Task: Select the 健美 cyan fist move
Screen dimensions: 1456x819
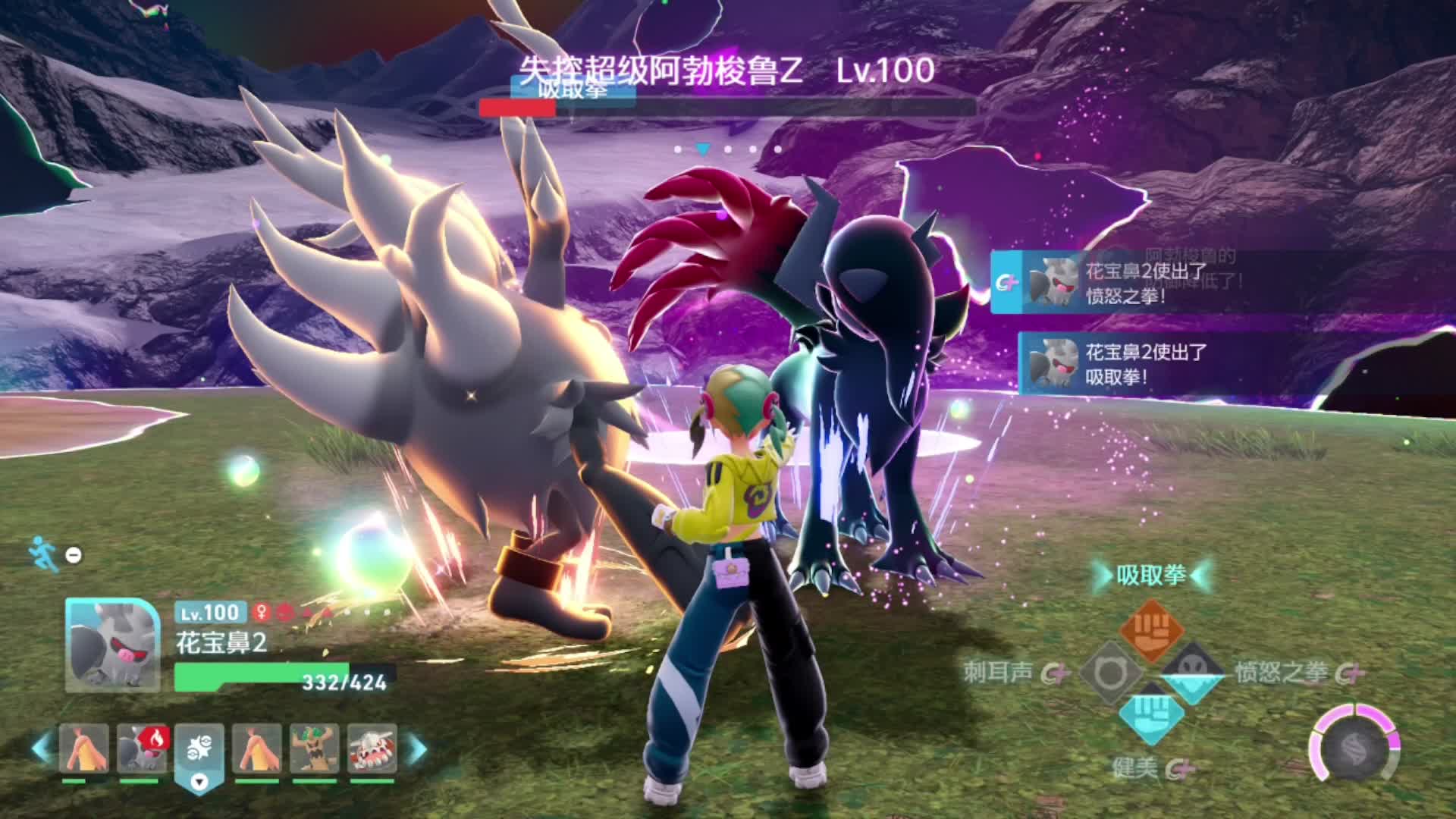Action: (1151, 714)
